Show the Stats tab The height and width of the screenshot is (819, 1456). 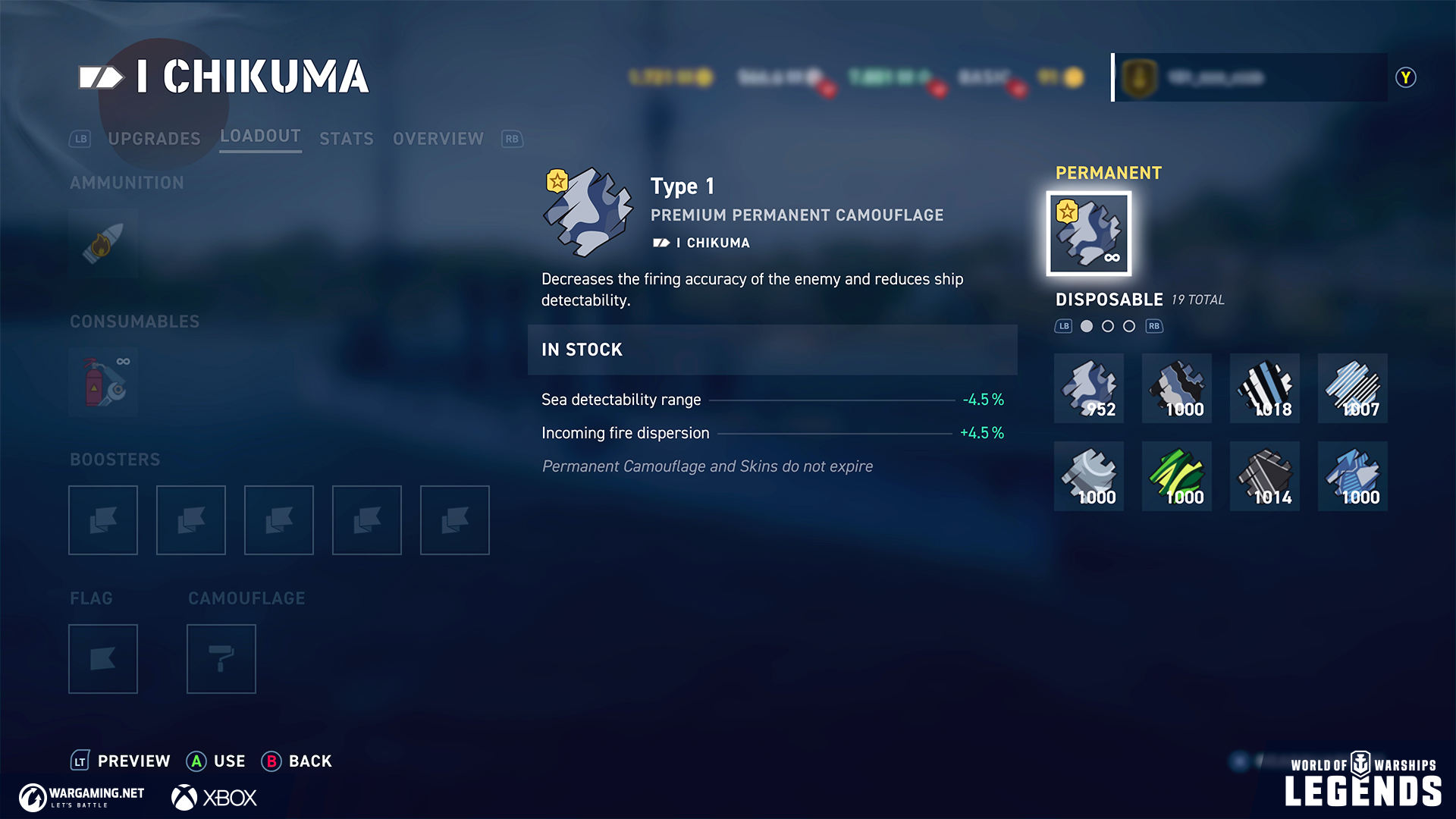347,139
